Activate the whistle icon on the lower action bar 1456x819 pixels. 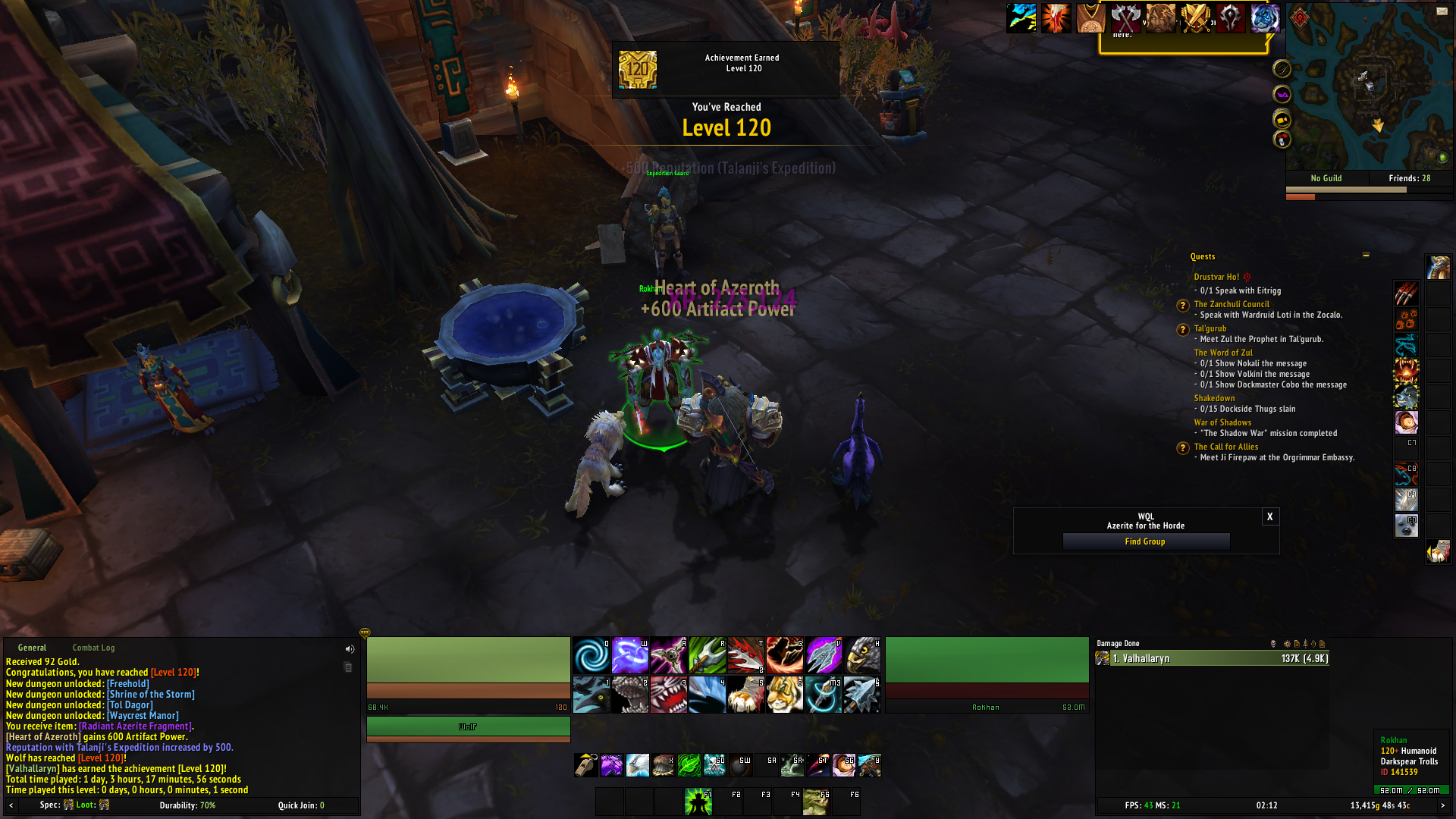point(585,766)
